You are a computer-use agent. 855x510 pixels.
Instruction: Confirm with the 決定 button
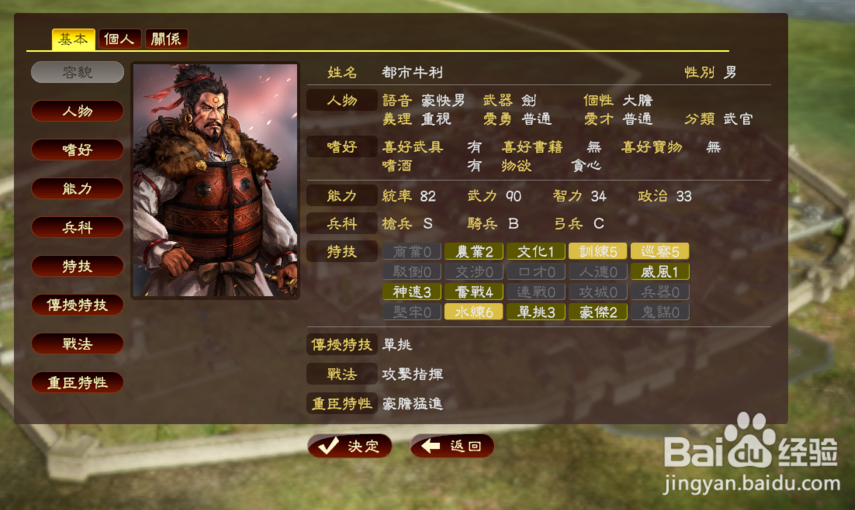pos(349,446)
